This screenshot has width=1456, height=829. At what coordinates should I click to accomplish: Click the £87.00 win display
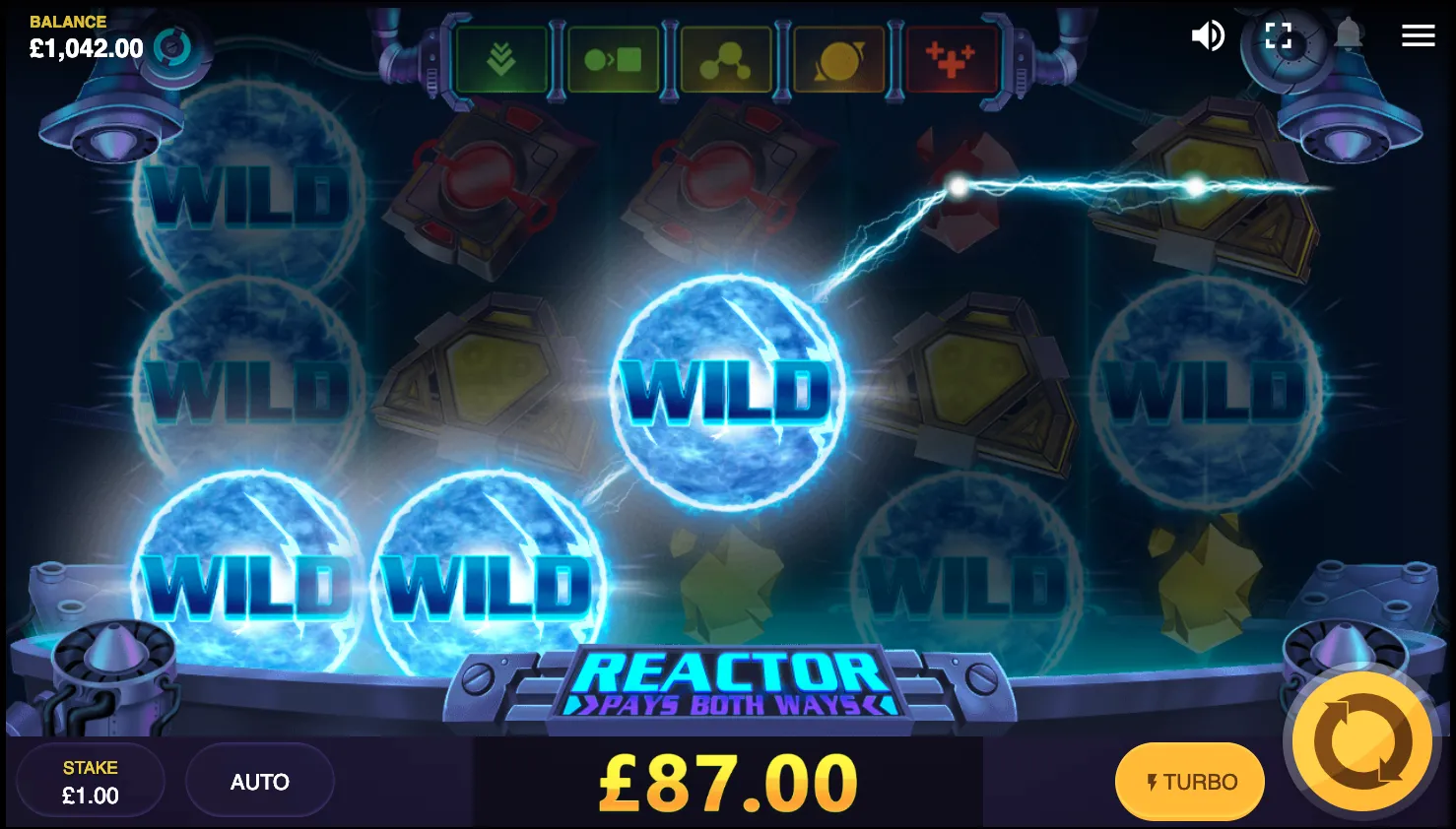[x=727, y=781]
